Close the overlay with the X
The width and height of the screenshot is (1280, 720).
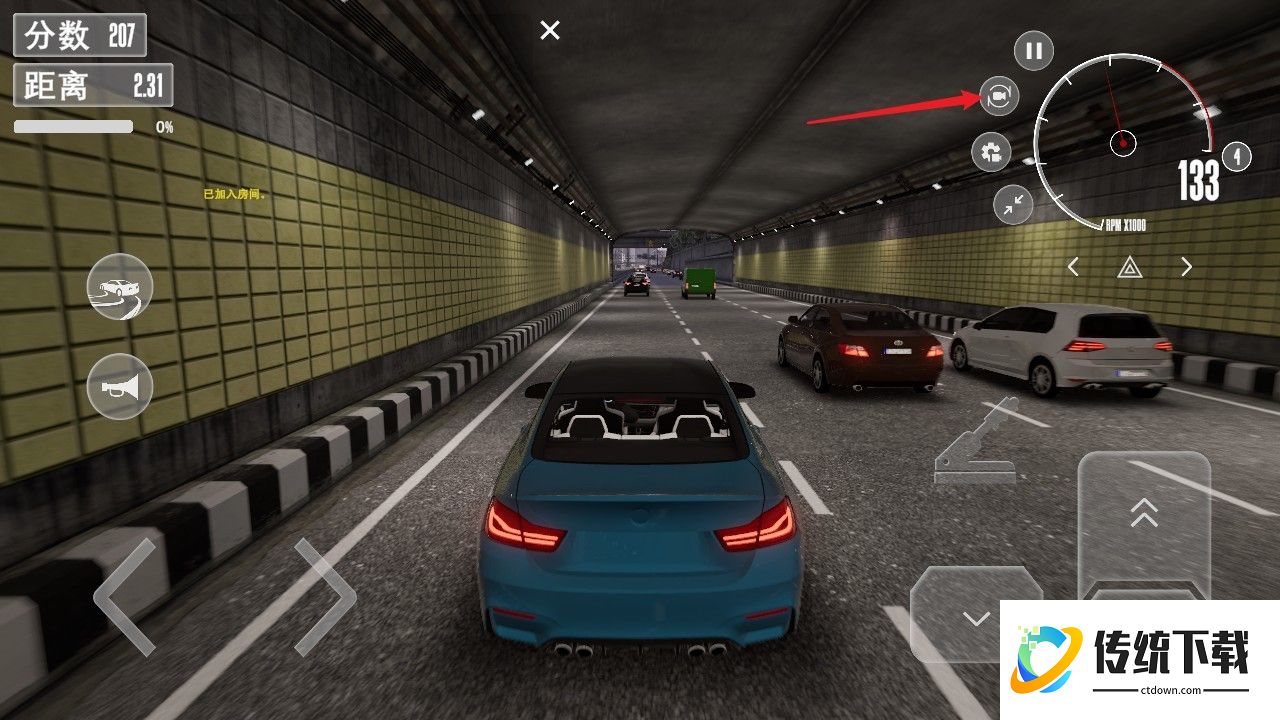coord(550,31)
